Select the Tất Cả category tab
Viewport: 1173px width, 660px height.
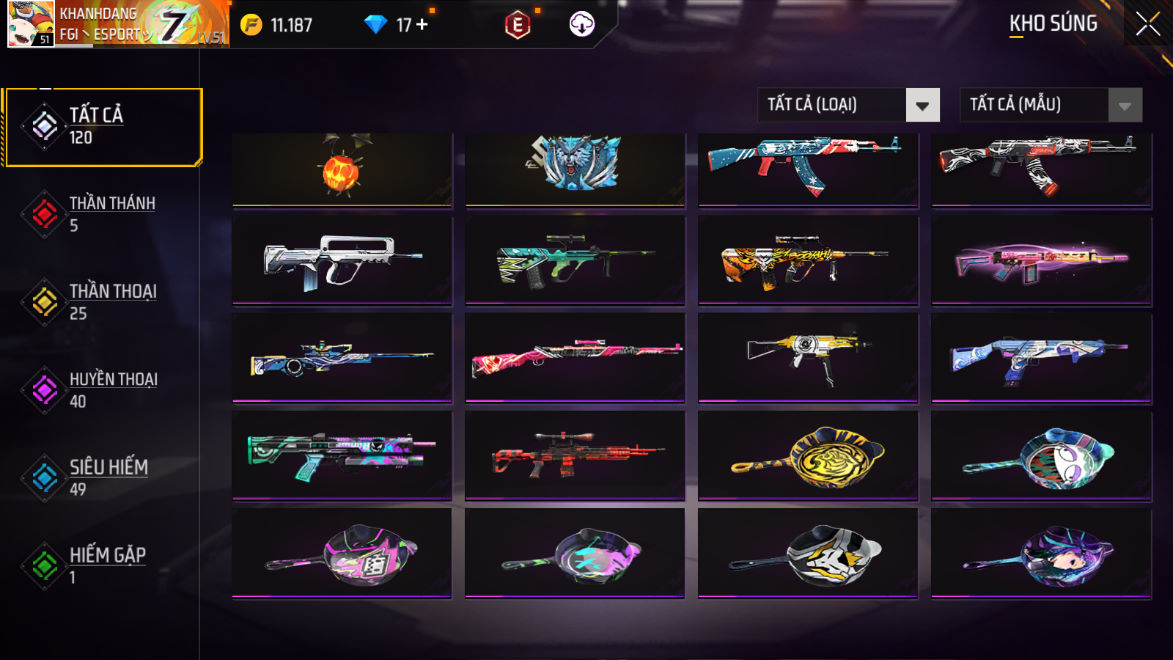point(104,127)
